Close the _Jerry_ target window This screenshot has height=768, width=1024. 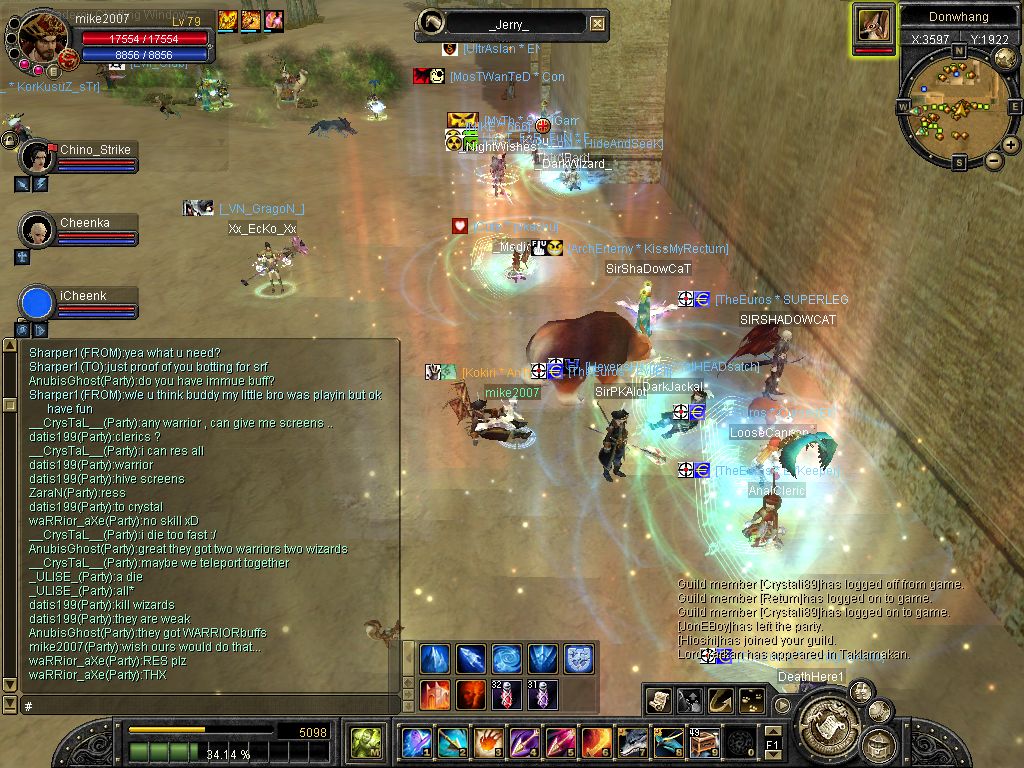[597, 24]
